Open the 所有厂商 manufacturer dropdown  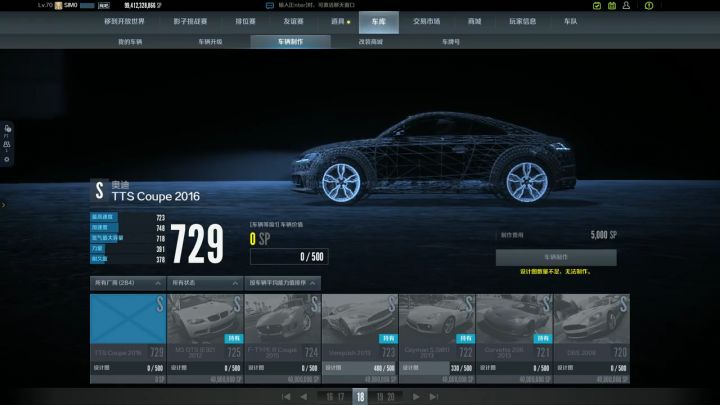click(x=127, y=283)
